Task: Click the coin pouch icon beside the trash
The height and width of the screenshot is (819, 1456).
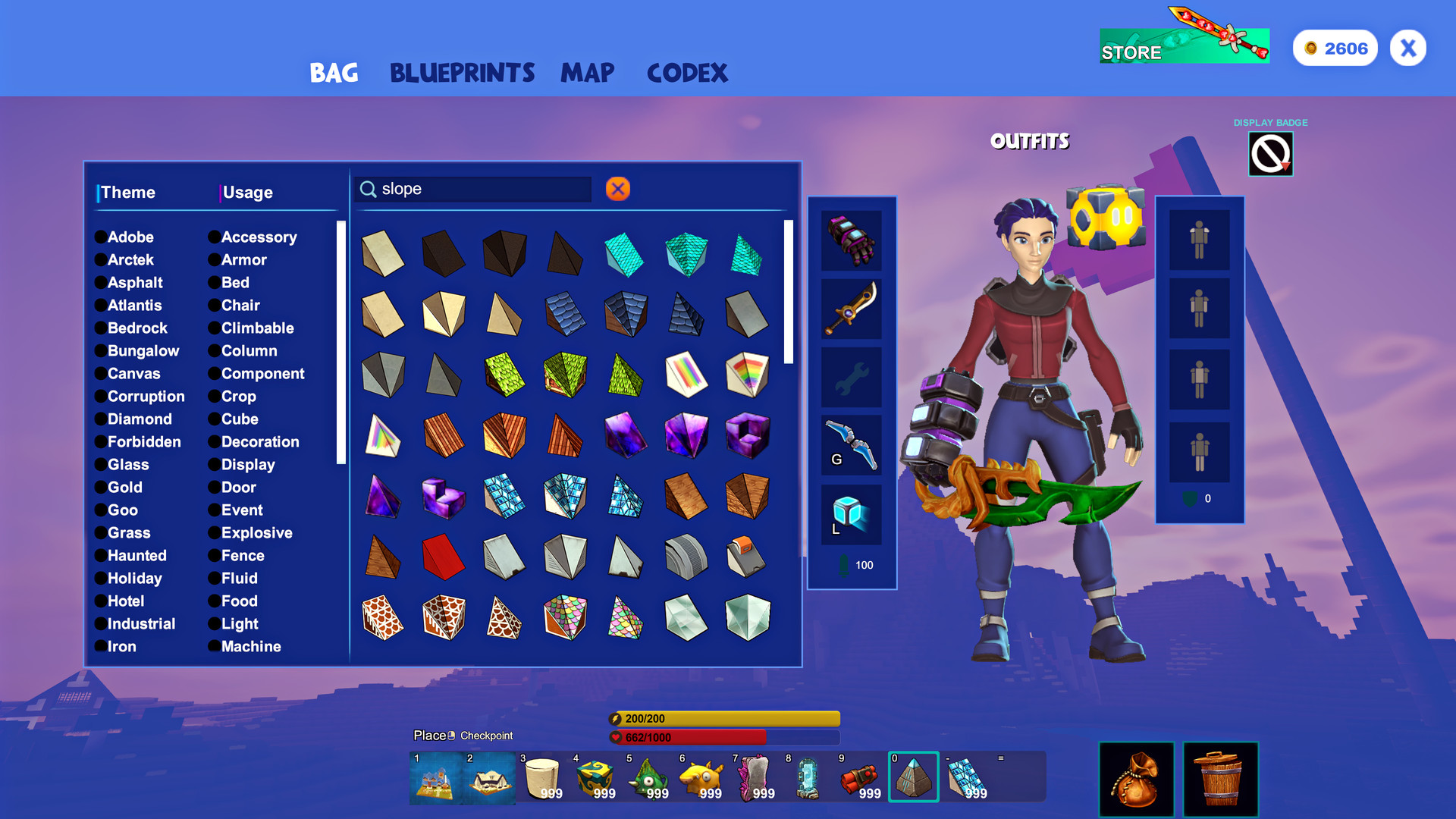Action: pos(1136,779)
